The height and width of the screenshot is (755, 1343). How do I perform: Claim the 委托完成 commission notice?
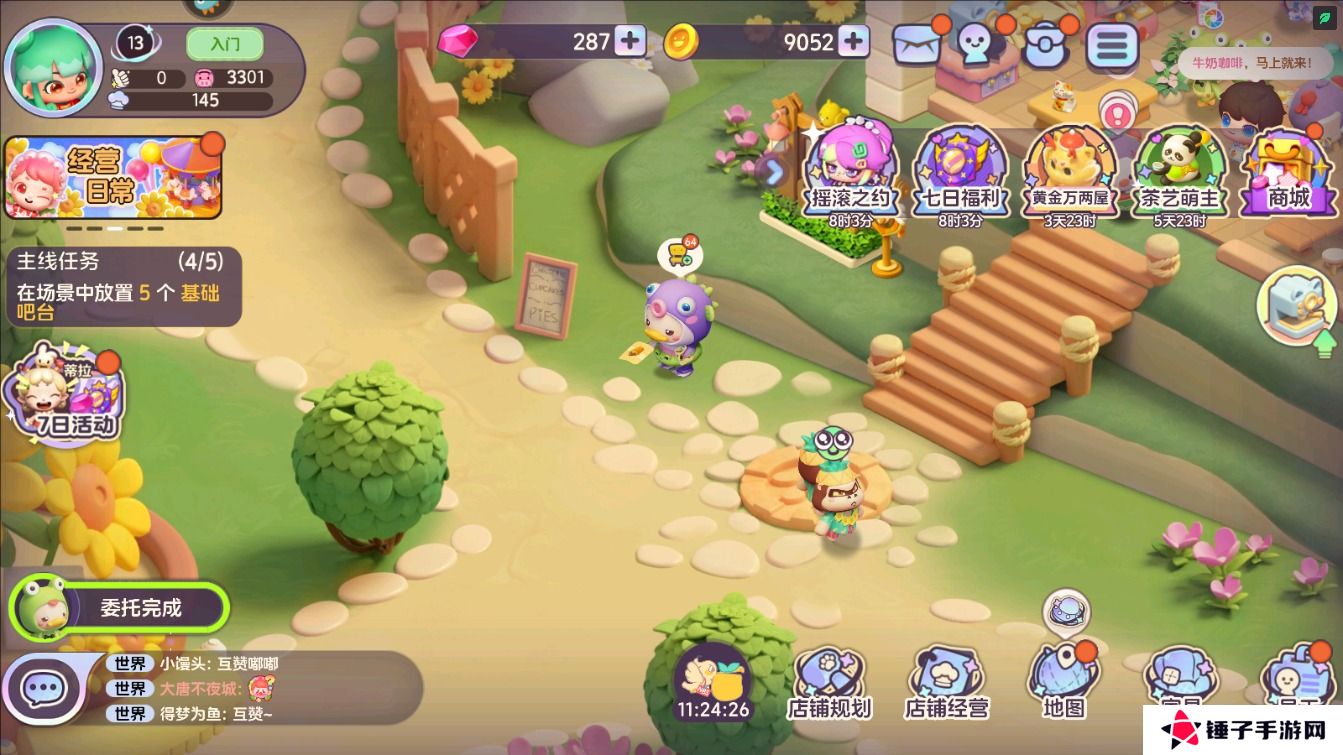[x=120, y=607]
